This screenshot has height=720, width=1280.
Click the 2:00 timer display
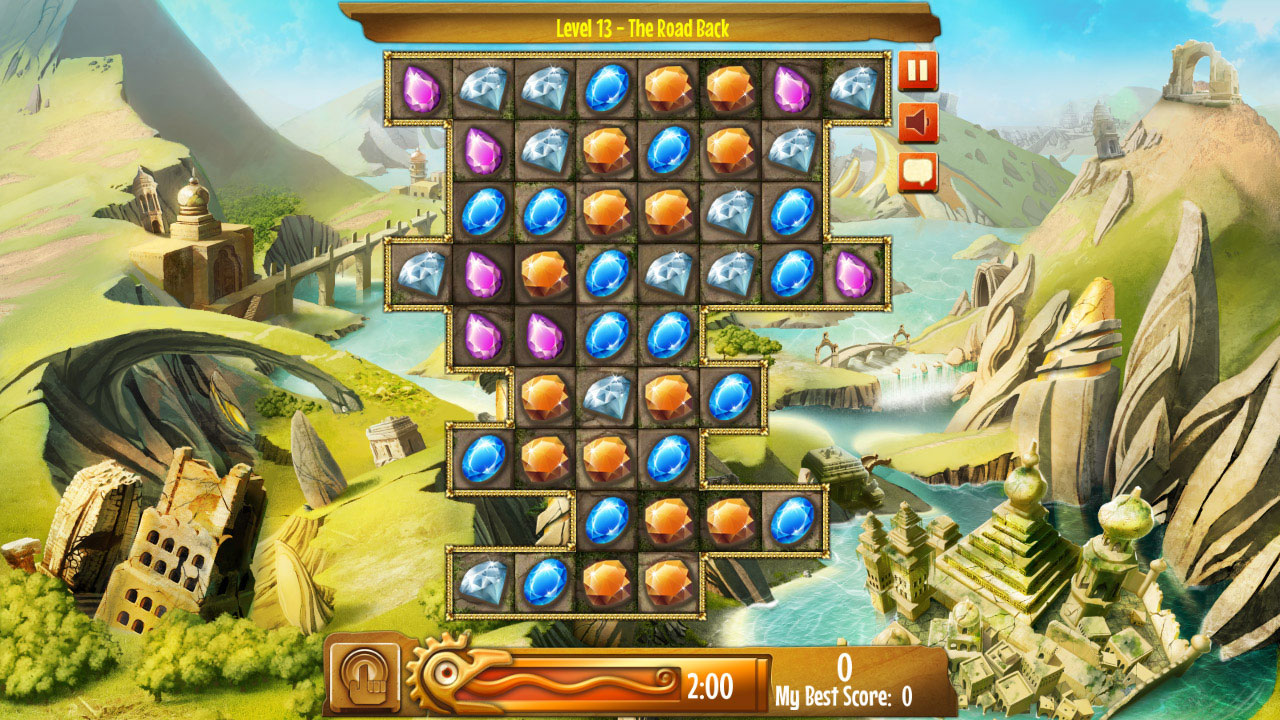click(712, 684)
